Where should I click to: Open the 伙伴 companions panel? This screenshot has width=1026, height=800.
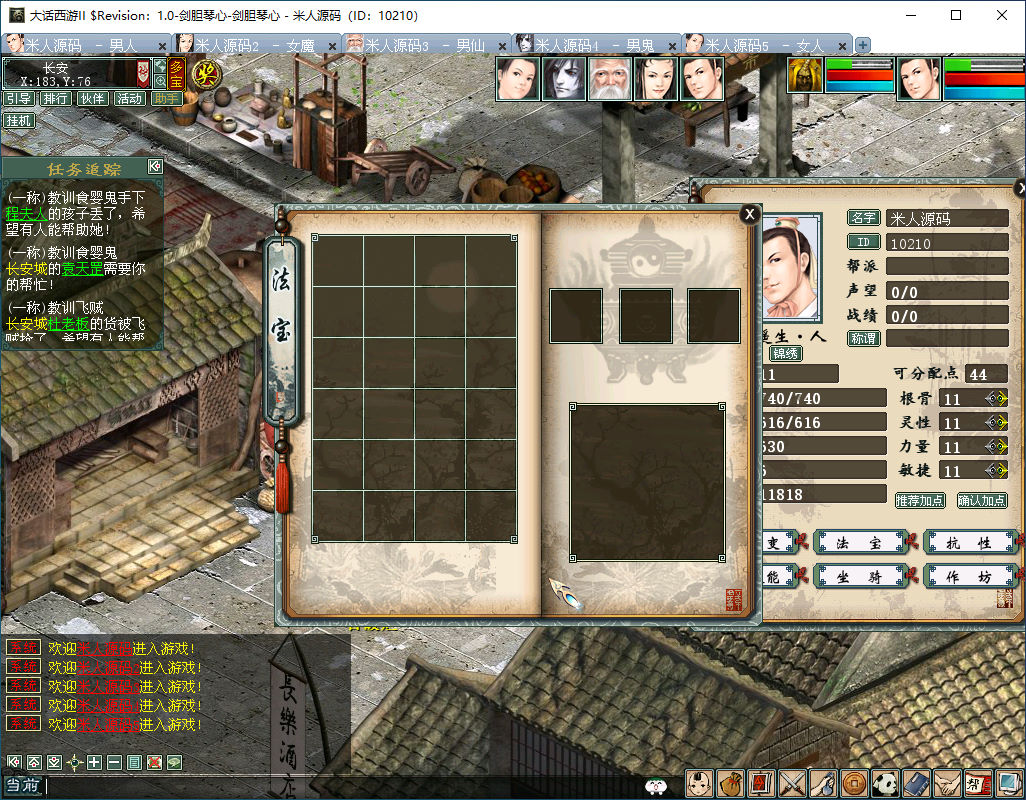coord(93,98)
